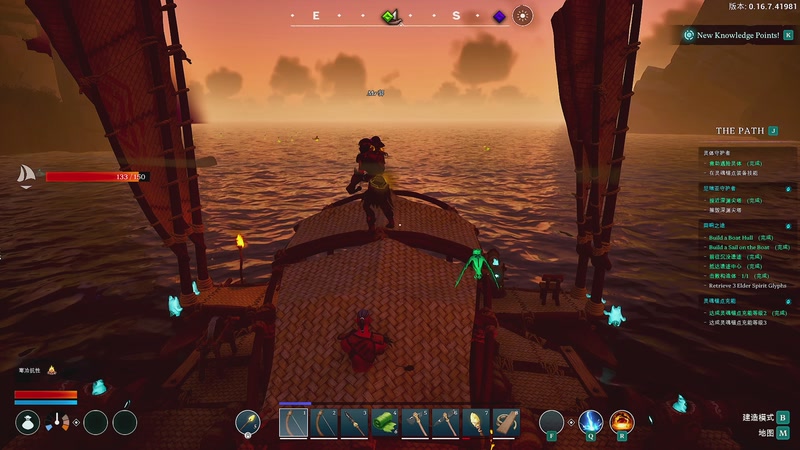Select the bow in hotbar slot 2
800x450 pixels.
point(324,423)
